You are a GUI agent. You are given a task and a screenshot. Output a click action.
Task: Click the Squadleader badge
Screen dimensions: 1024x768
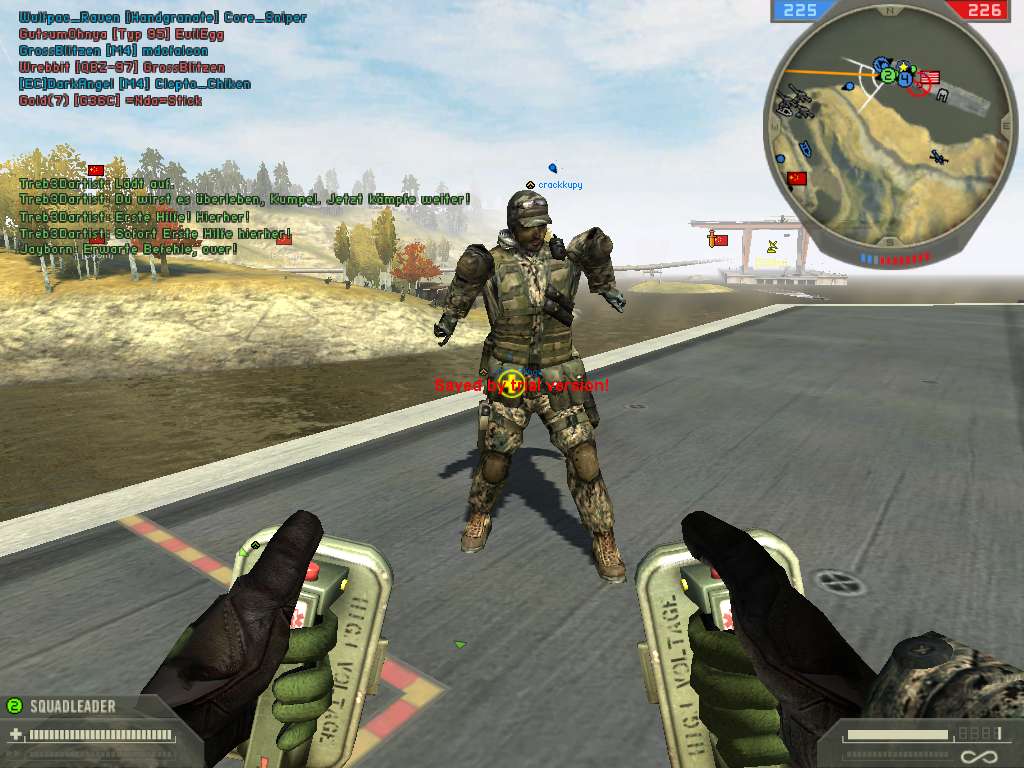click(x=60, y=706)
